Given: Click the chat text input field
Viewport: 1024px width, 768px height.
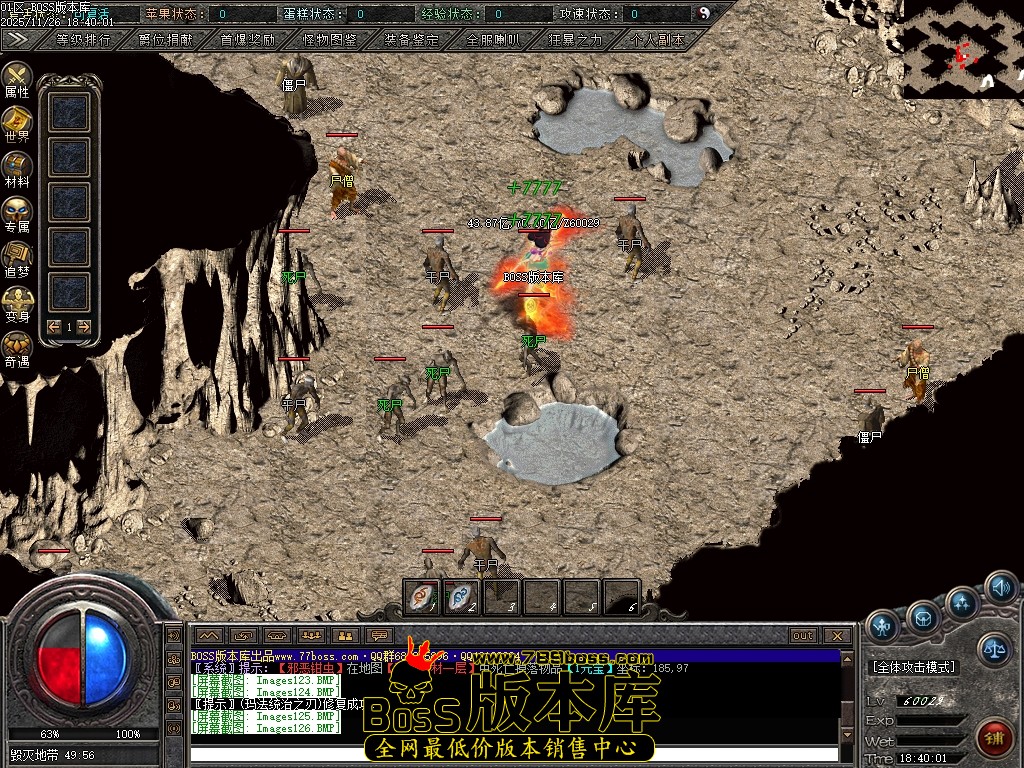Looking at the screenshot, I should (x=513, y=754).
